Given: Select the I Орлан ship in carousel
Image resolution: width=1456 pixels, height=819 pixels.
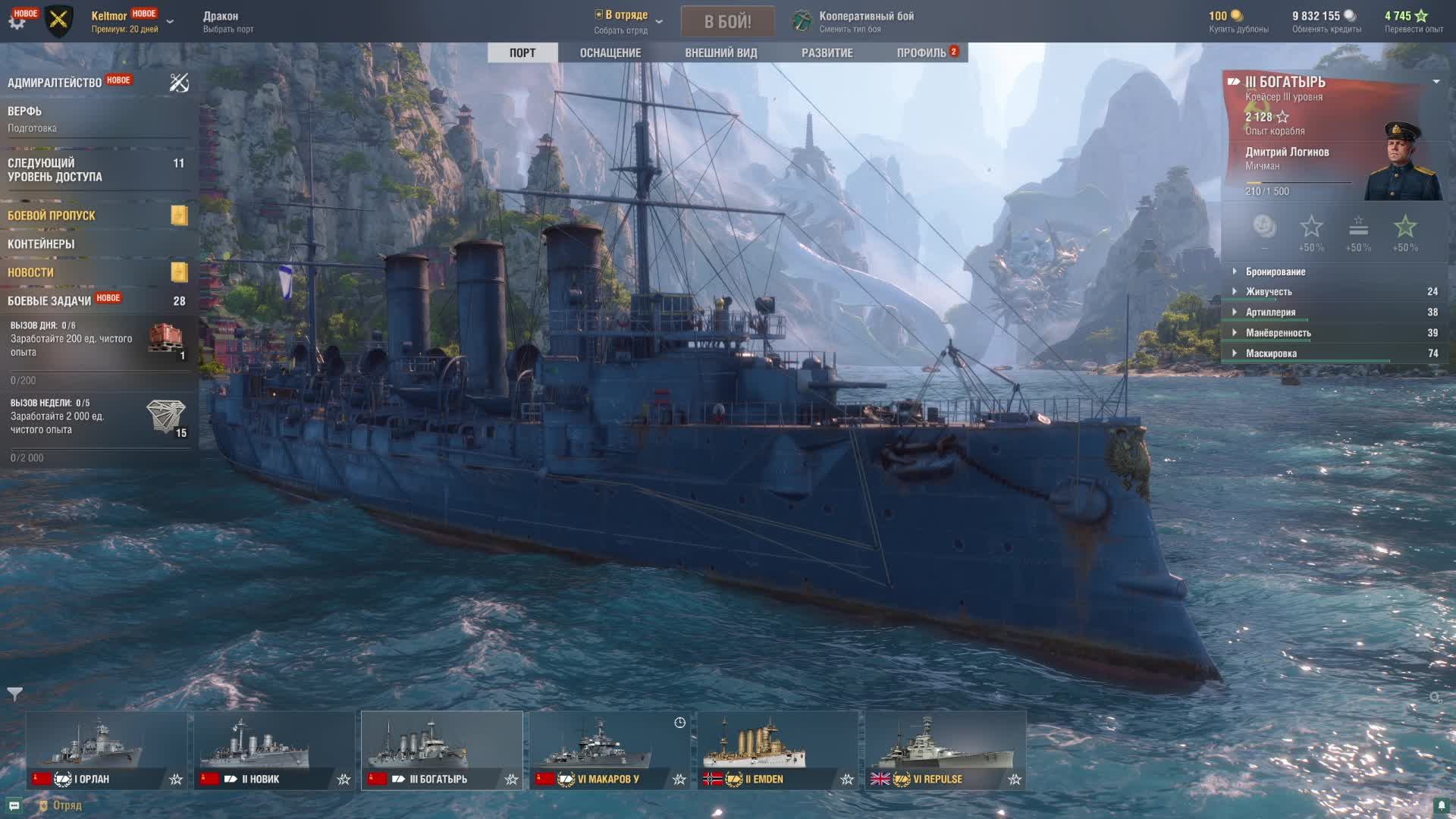Looking at the screenshot, I should tap(106, 750).
